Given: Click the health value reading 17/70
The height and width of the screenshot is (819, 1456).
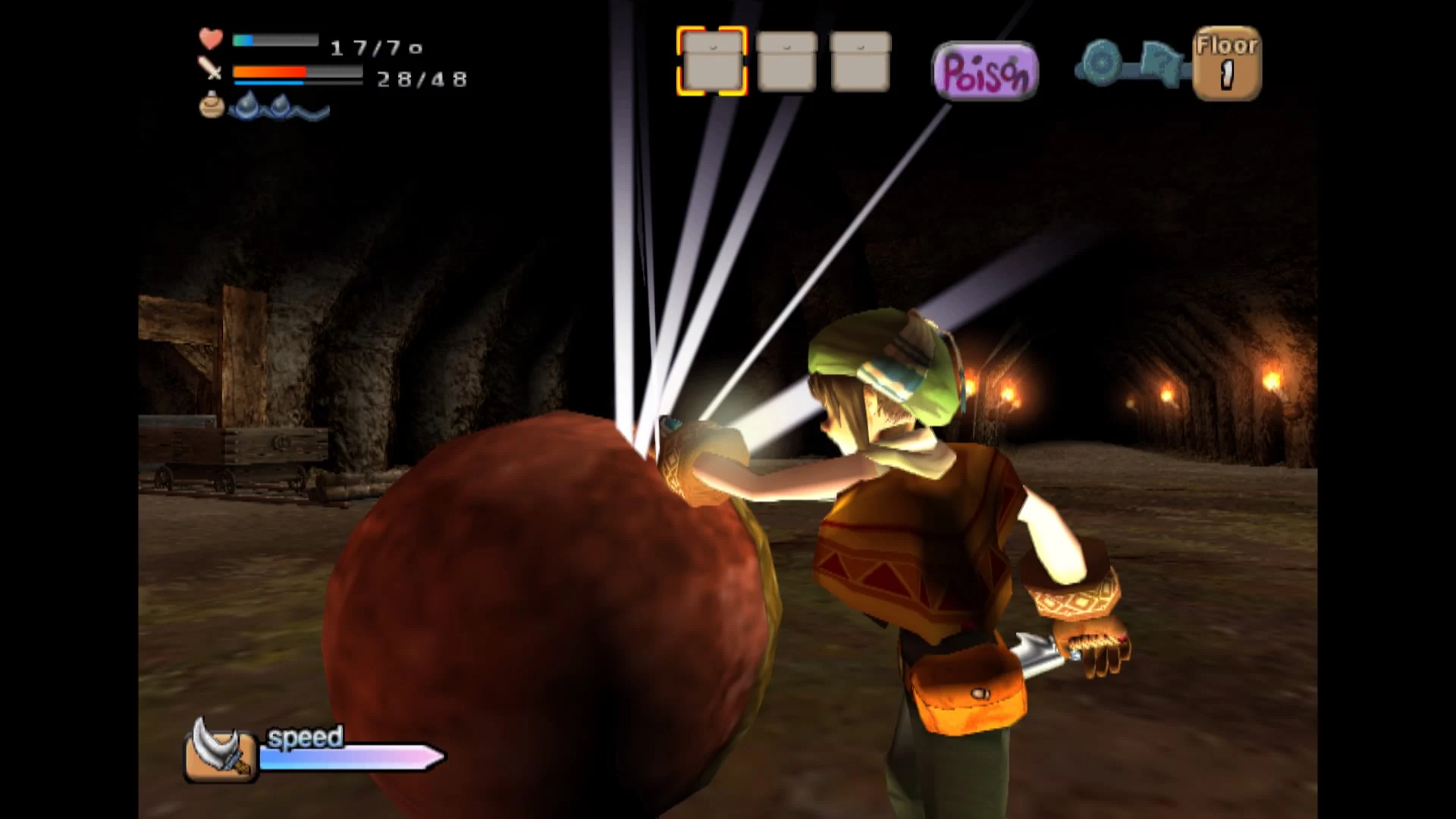Looking at the screenshot, I should (x=375, y=48).
